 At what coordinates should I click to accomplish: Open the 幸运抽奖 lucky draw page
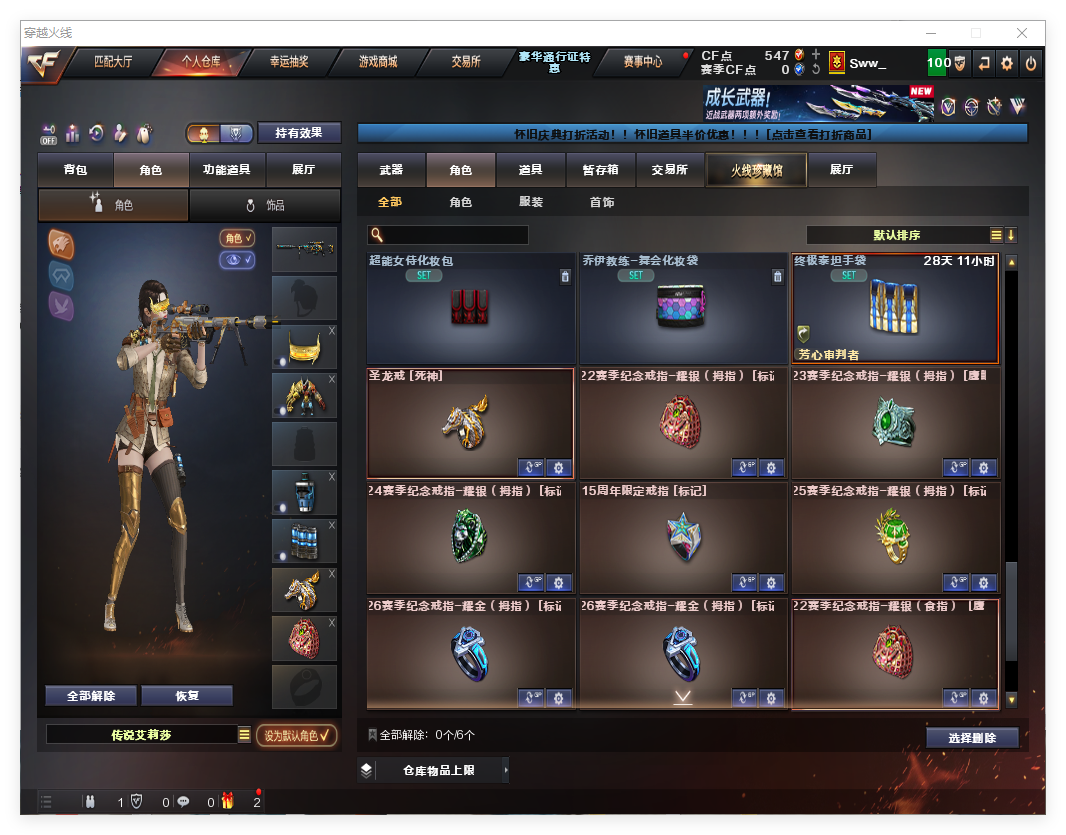coord(289,62)
